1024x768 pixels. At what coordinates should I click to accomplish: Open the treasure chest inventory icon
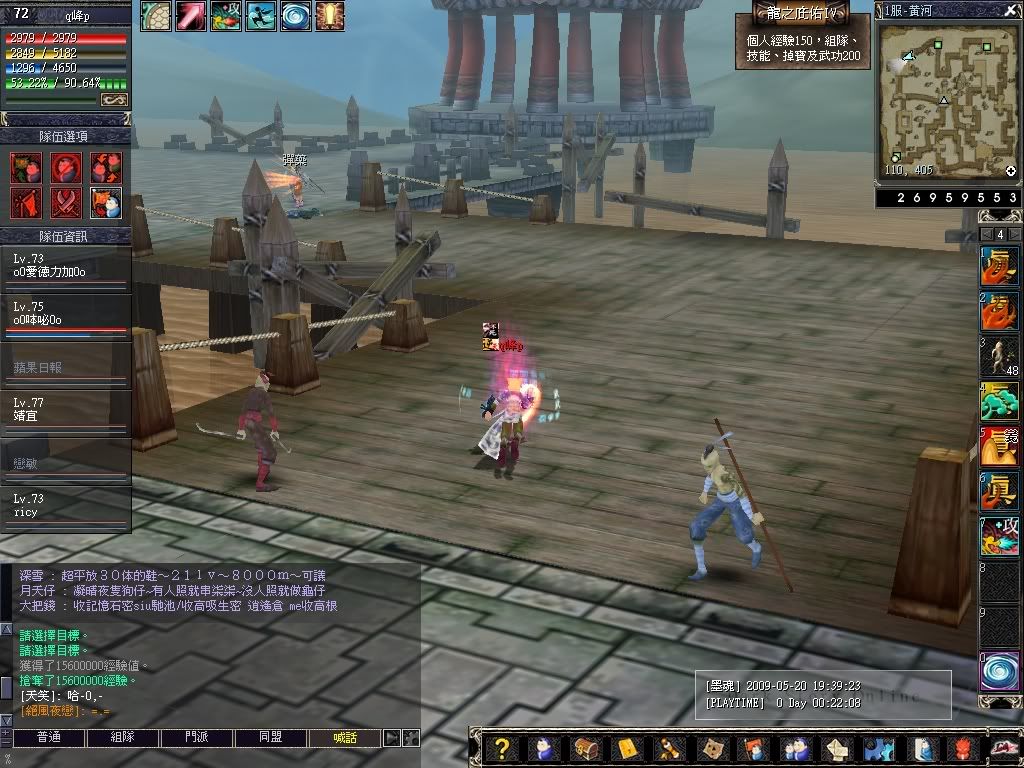(x=585, y=748)
